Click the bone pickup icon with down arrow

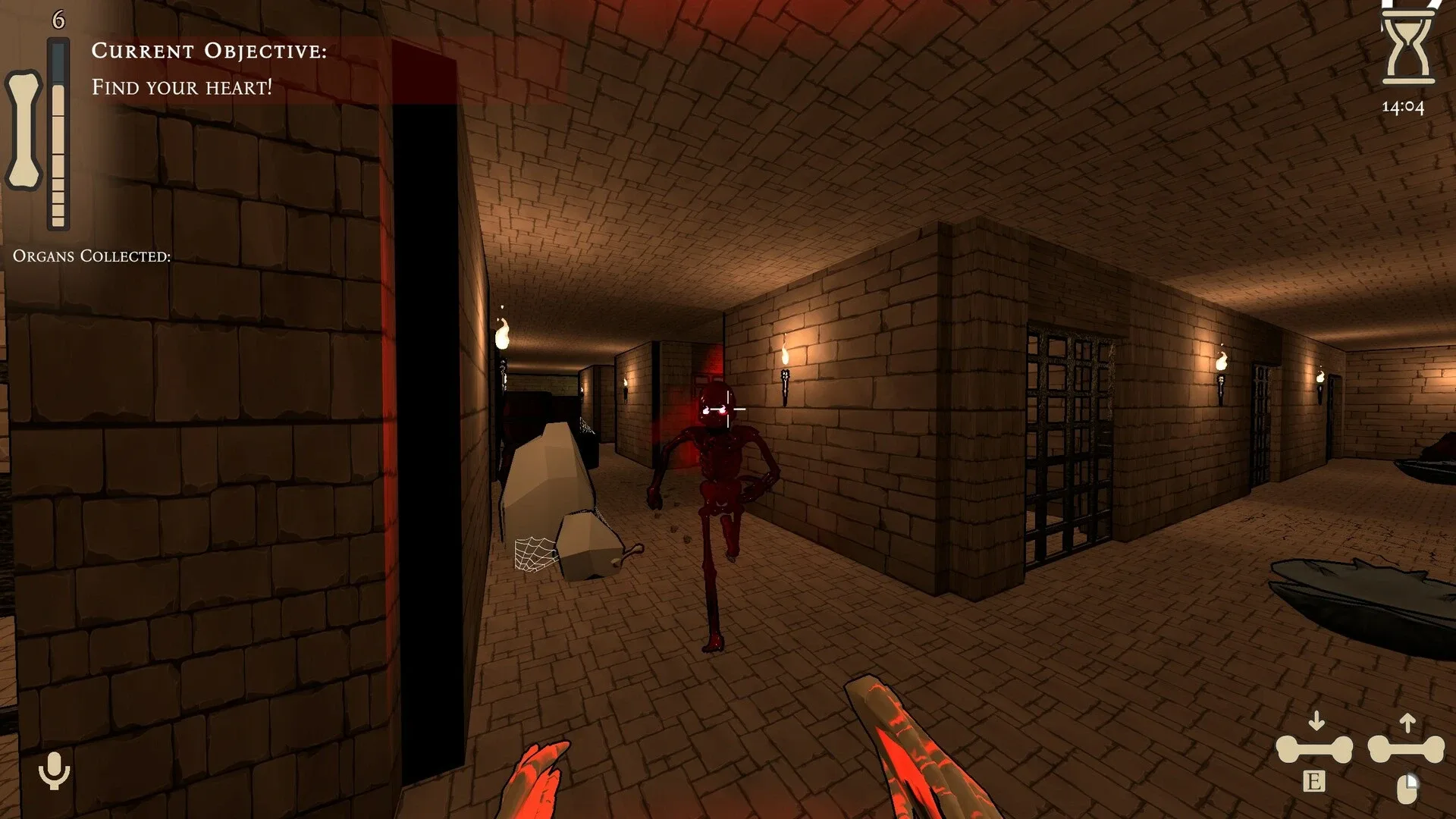point(1316,747)
